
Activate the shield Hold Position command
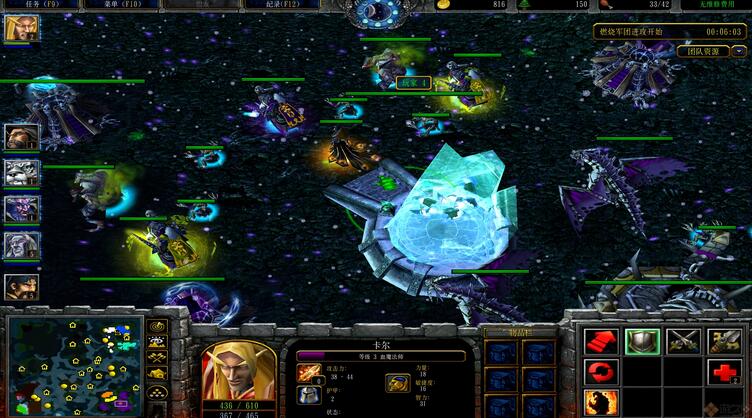pyautogui.click(x=640, y=342)
